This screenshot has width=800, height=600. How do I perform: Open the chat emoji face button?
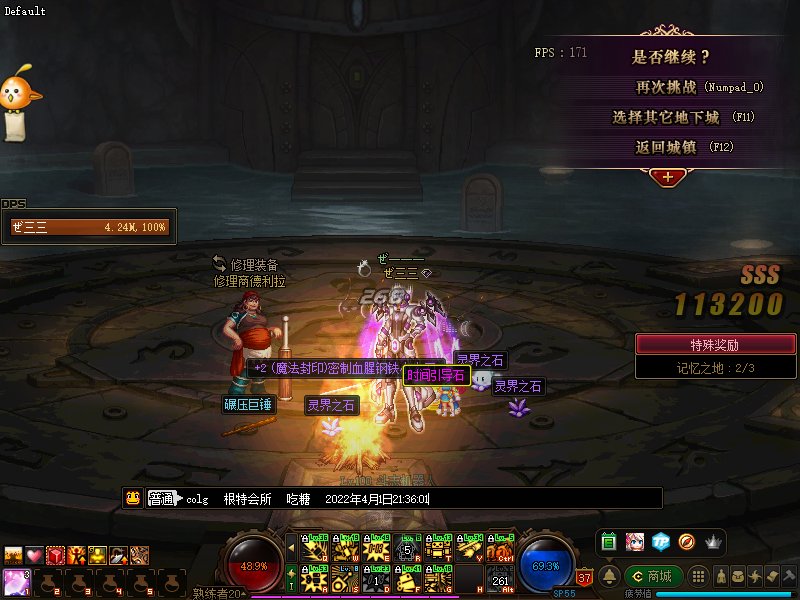(x=132, y=498)
